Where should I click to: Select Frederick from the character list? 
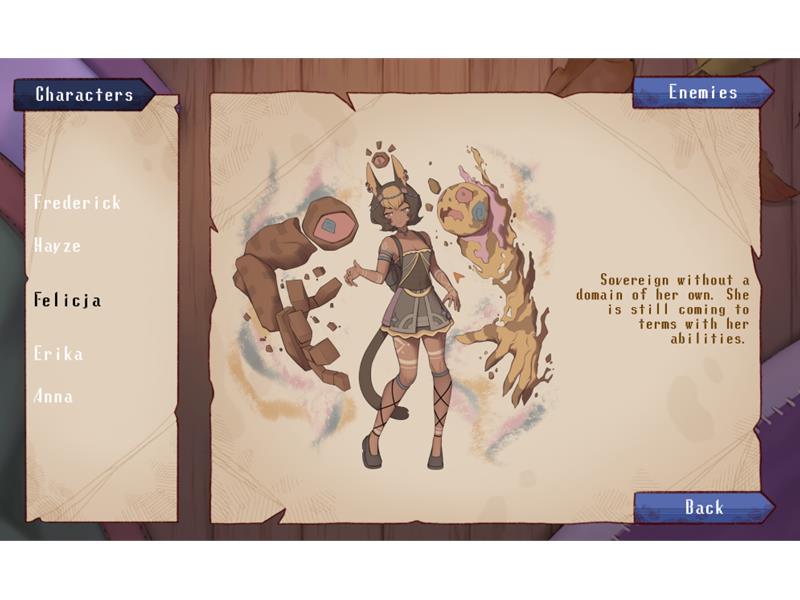pos(77,202)
